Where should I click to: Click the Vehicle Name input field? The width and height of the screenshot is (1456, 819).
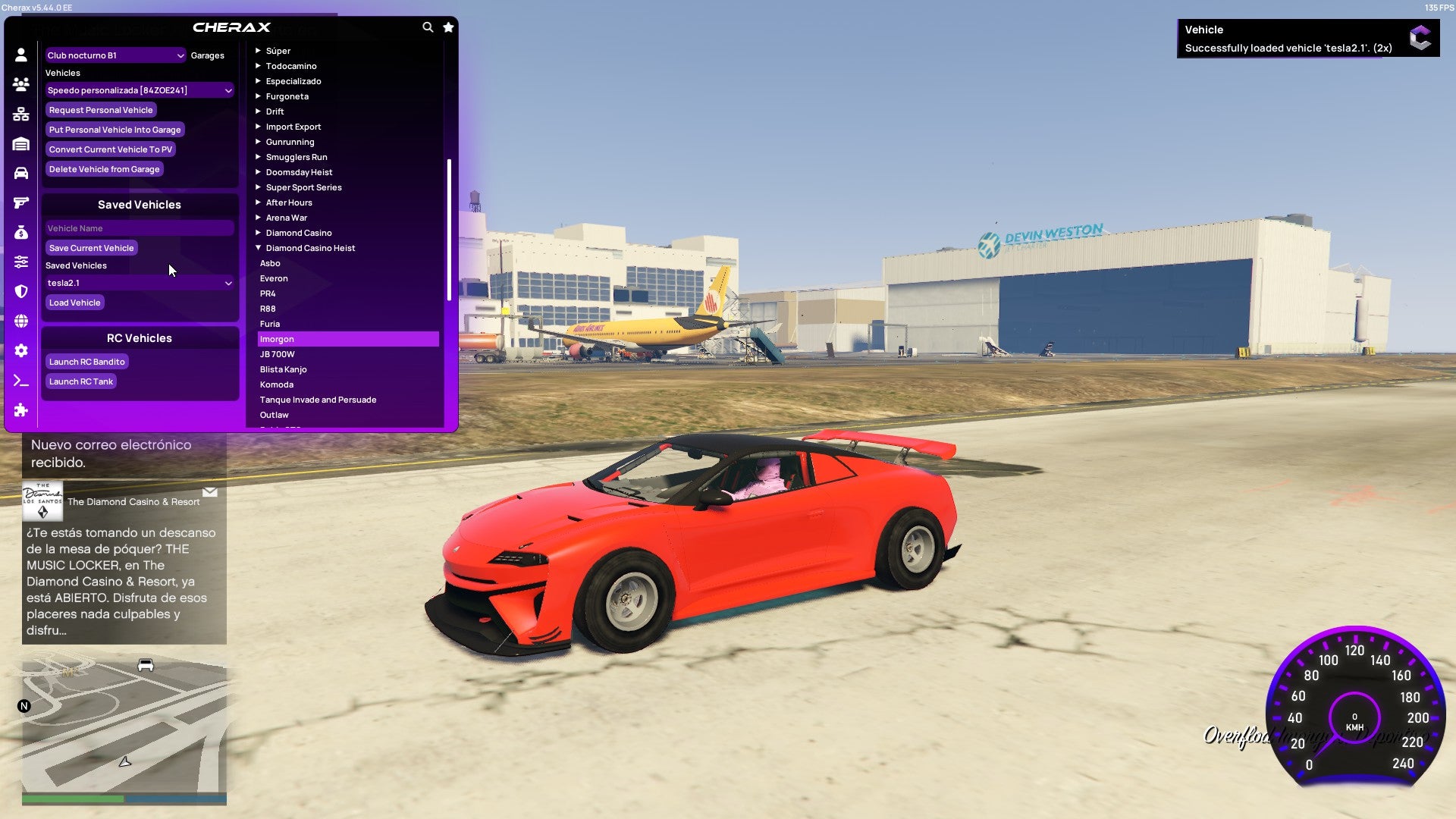pyautogui.click(x=140, y=227)
